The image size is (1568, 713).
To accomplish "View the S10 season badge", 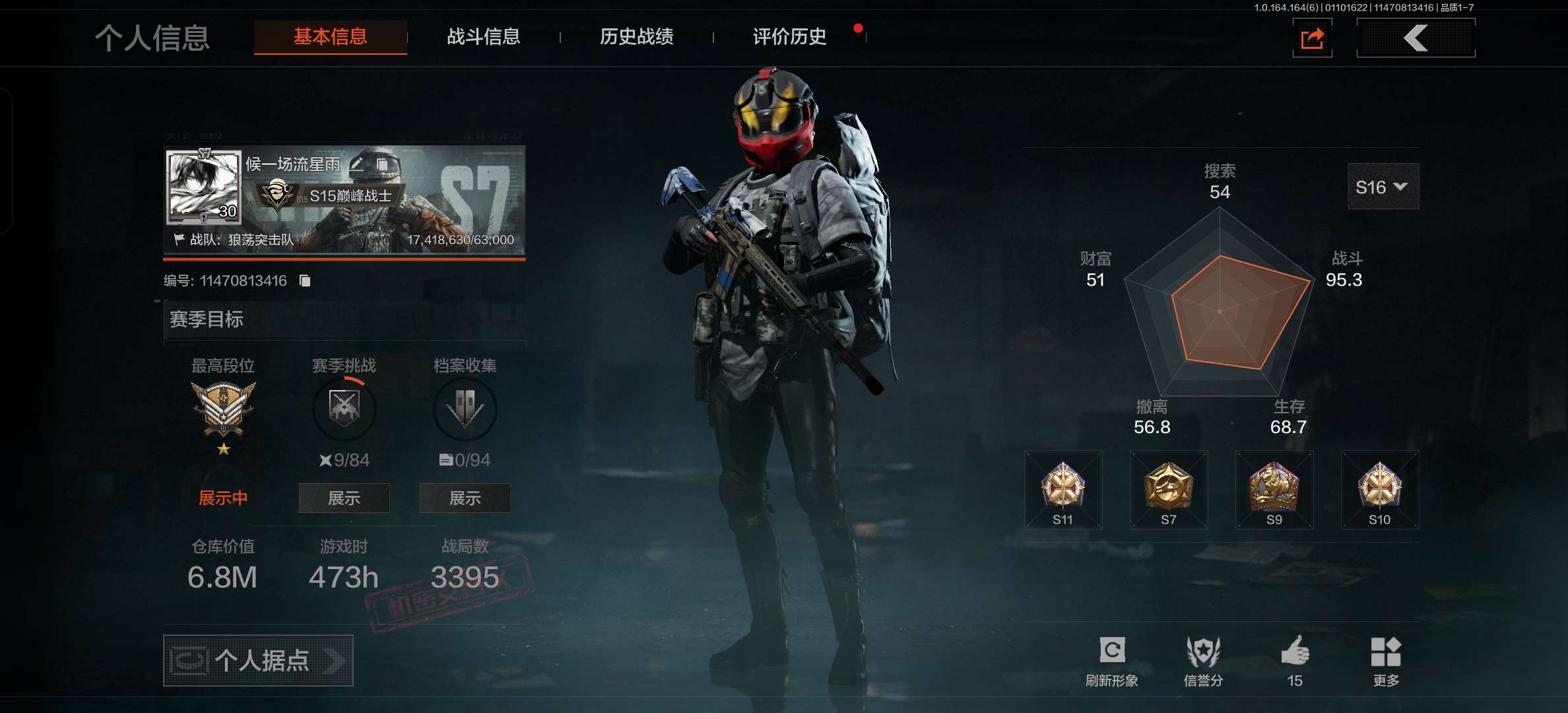I will [1379, 490].
